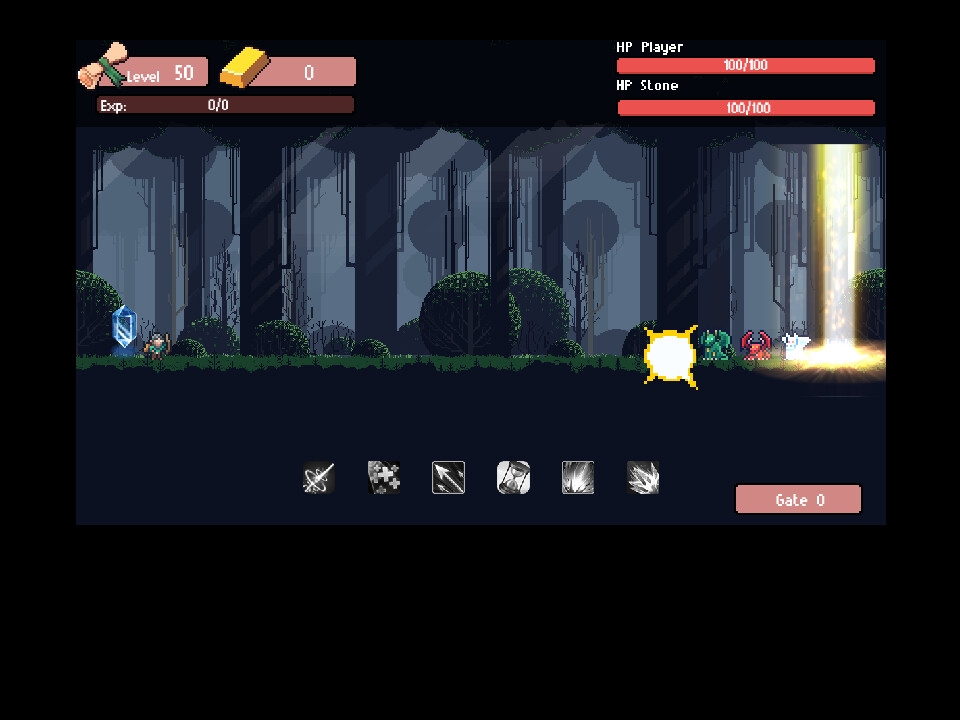Cast the light burst skill

pos(578,477)
